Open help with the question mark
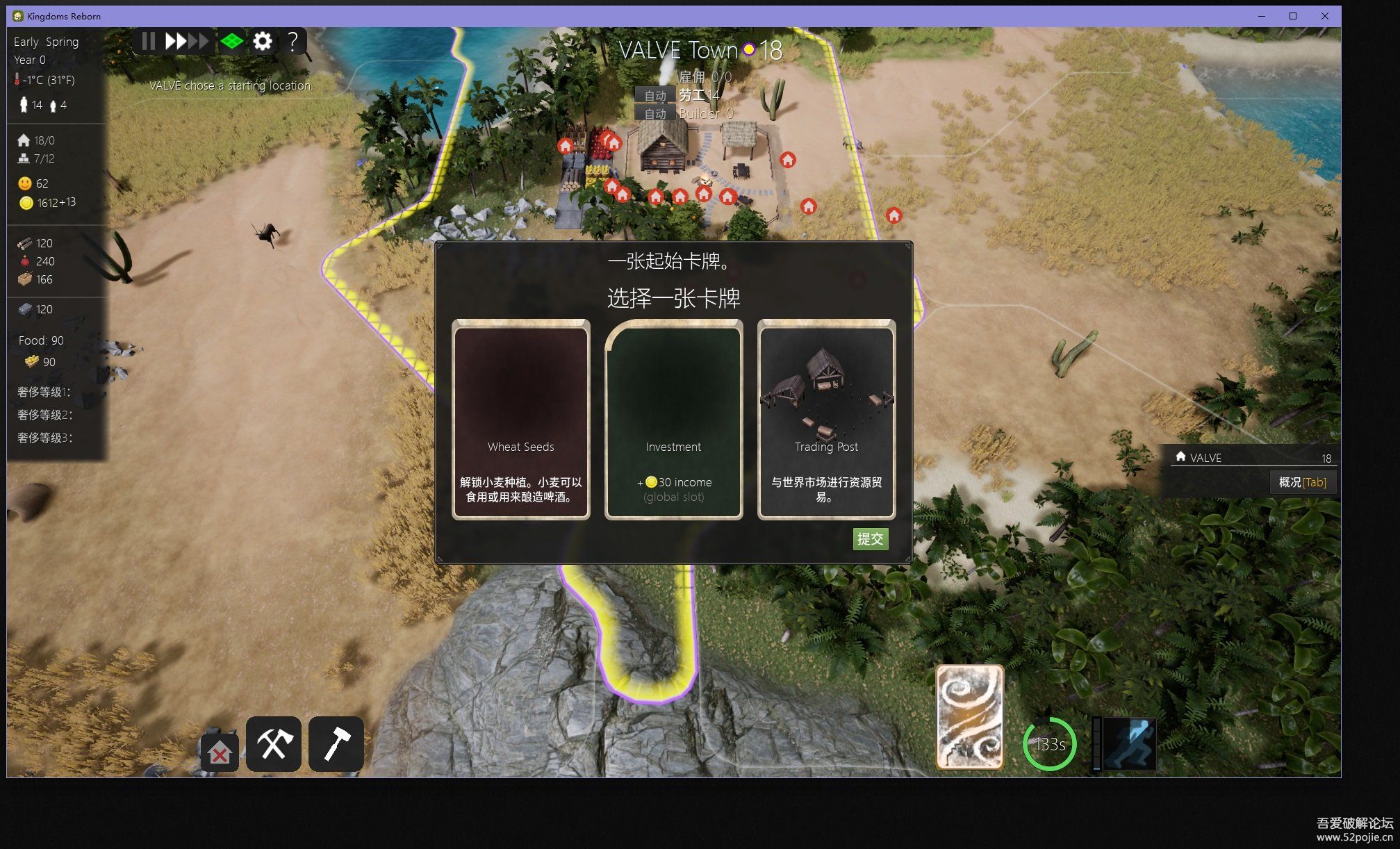The image size is (1400, 849). [293, 42]
